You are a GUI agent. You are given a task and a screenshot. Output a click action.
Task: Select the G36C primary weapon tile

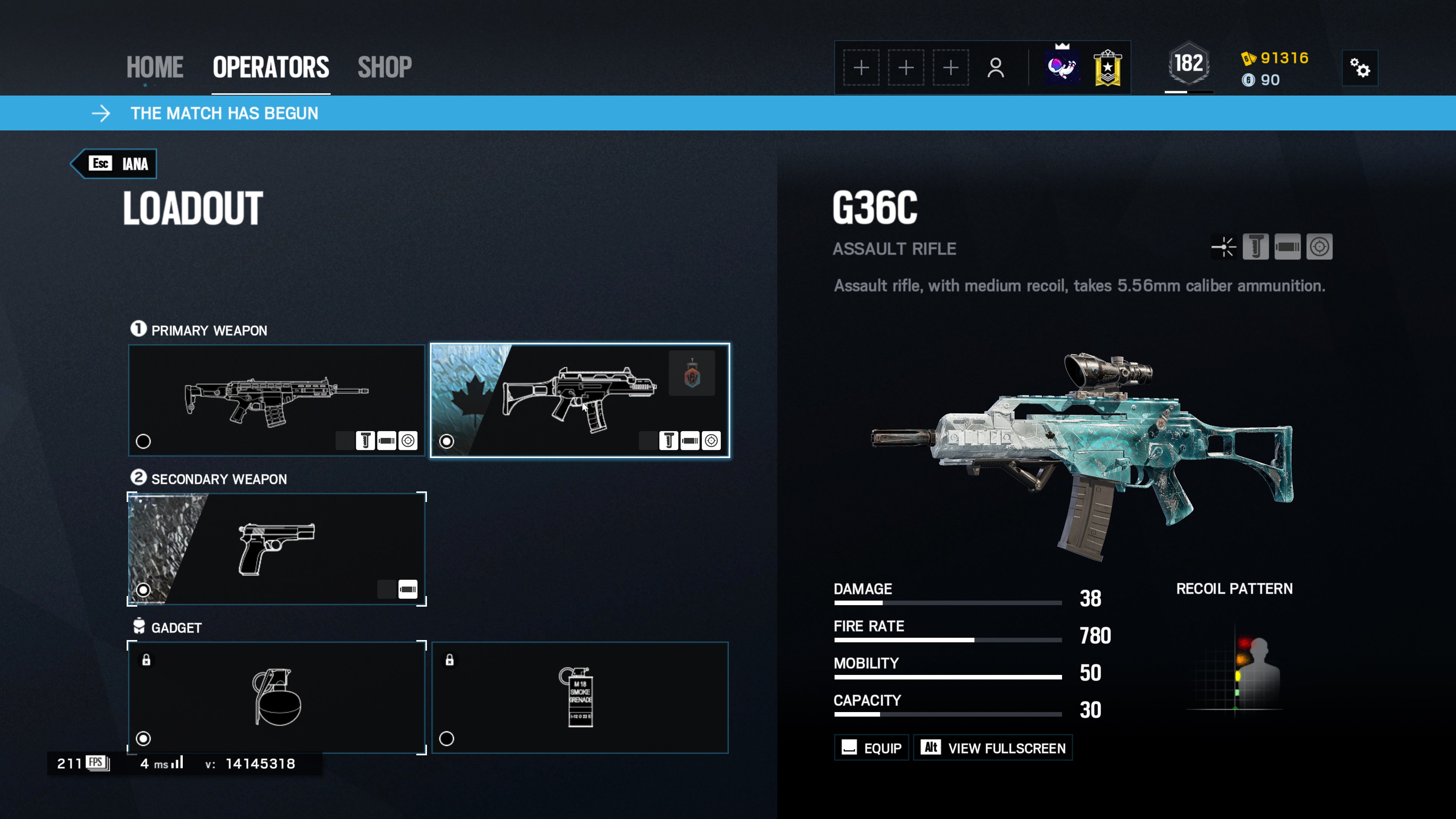(579, 400)
